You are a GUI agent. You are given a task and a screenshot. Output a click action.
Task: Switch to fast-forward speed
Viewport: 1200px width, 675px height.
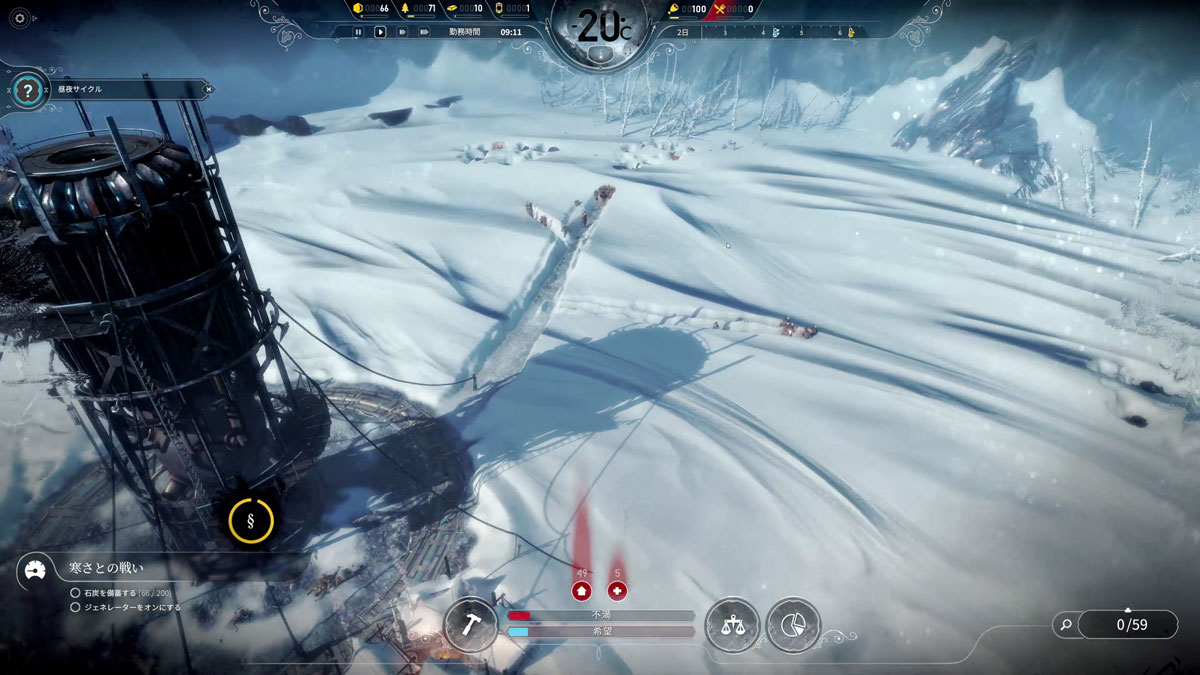click(x=402, y=32)
